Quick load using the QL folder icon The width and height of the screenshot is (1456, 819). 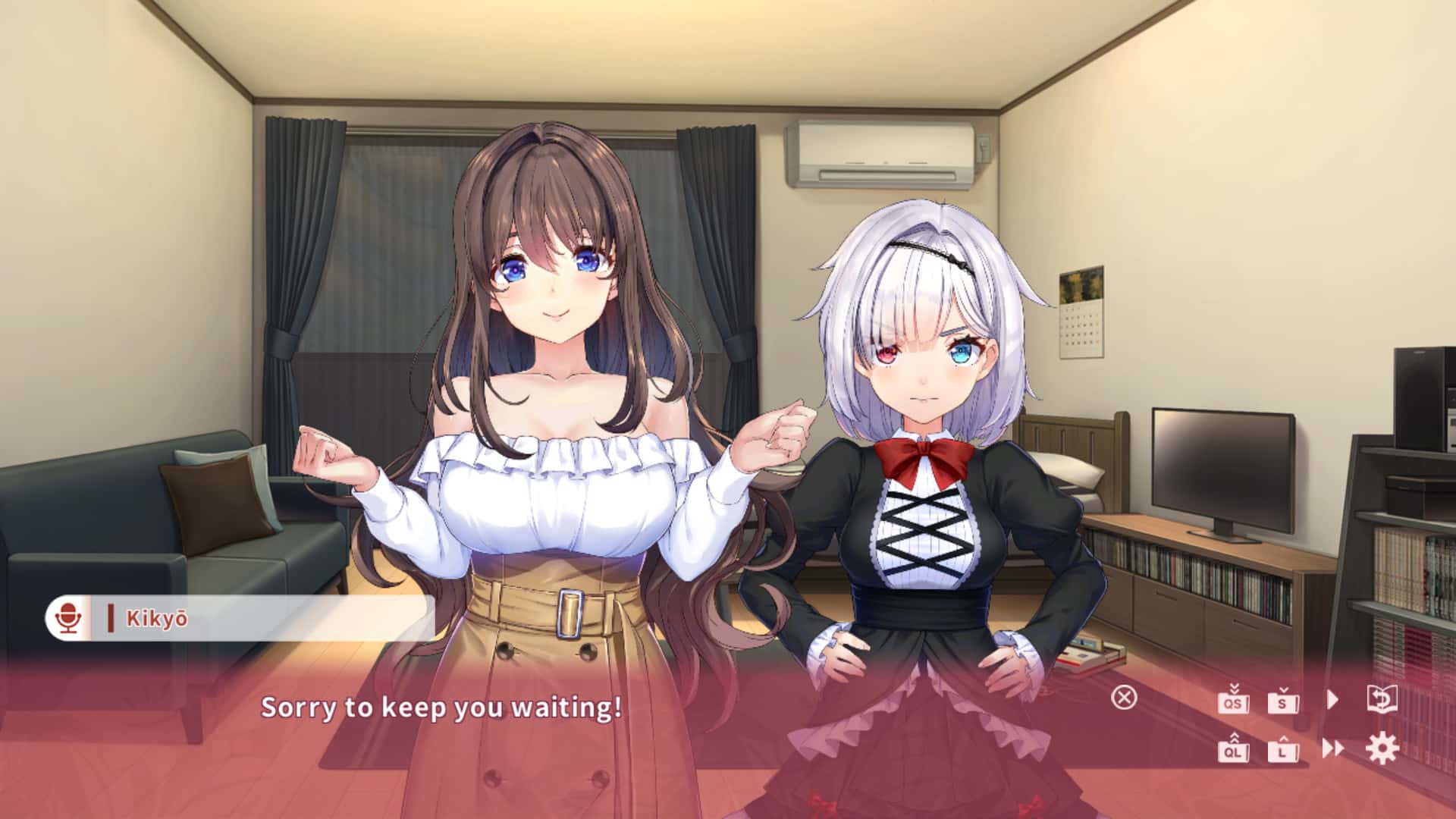point(1234,751)
